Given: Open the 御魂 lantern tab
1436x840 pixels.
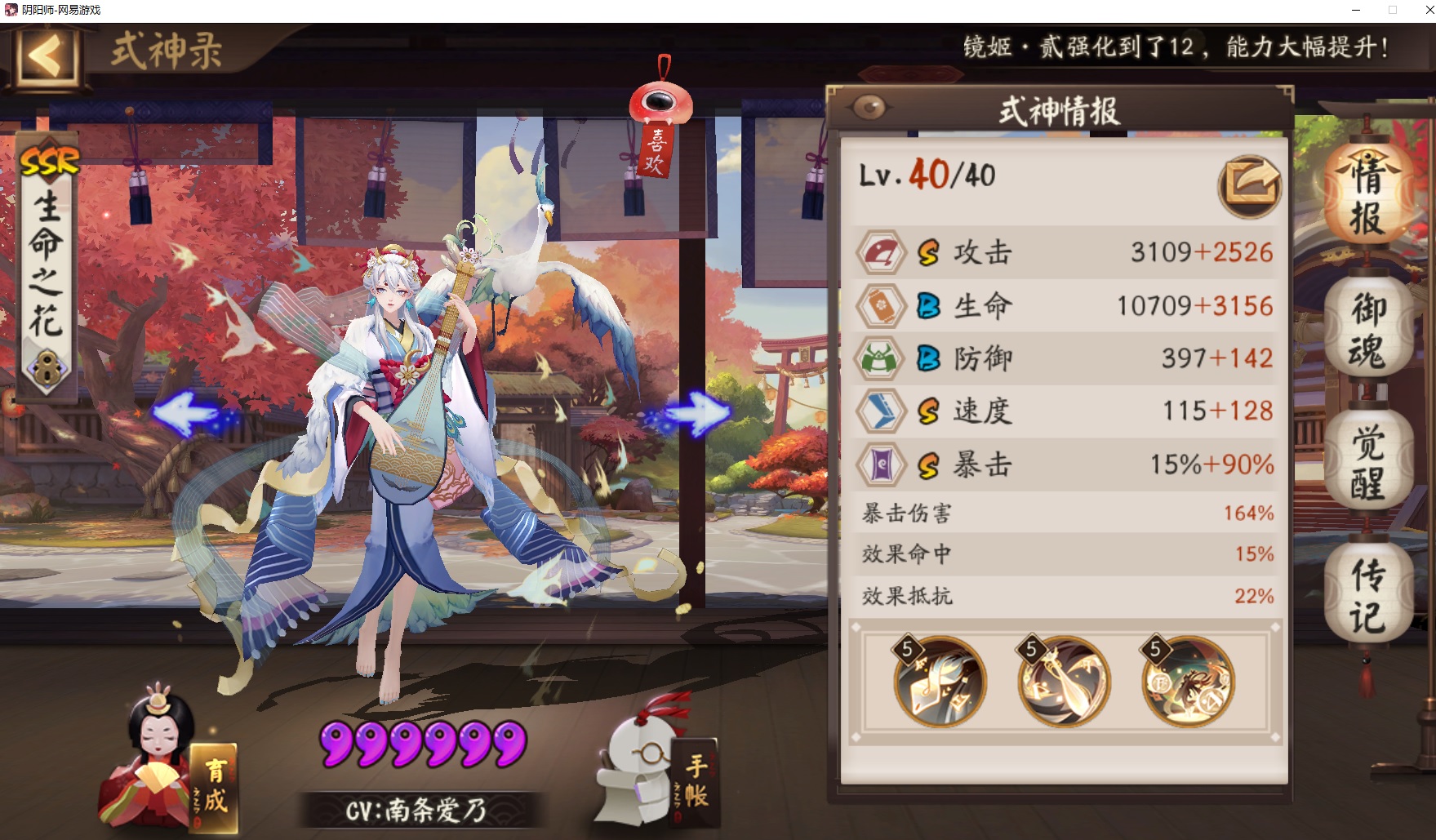Looking at the screenshot, I should [x=1367, y=329].
